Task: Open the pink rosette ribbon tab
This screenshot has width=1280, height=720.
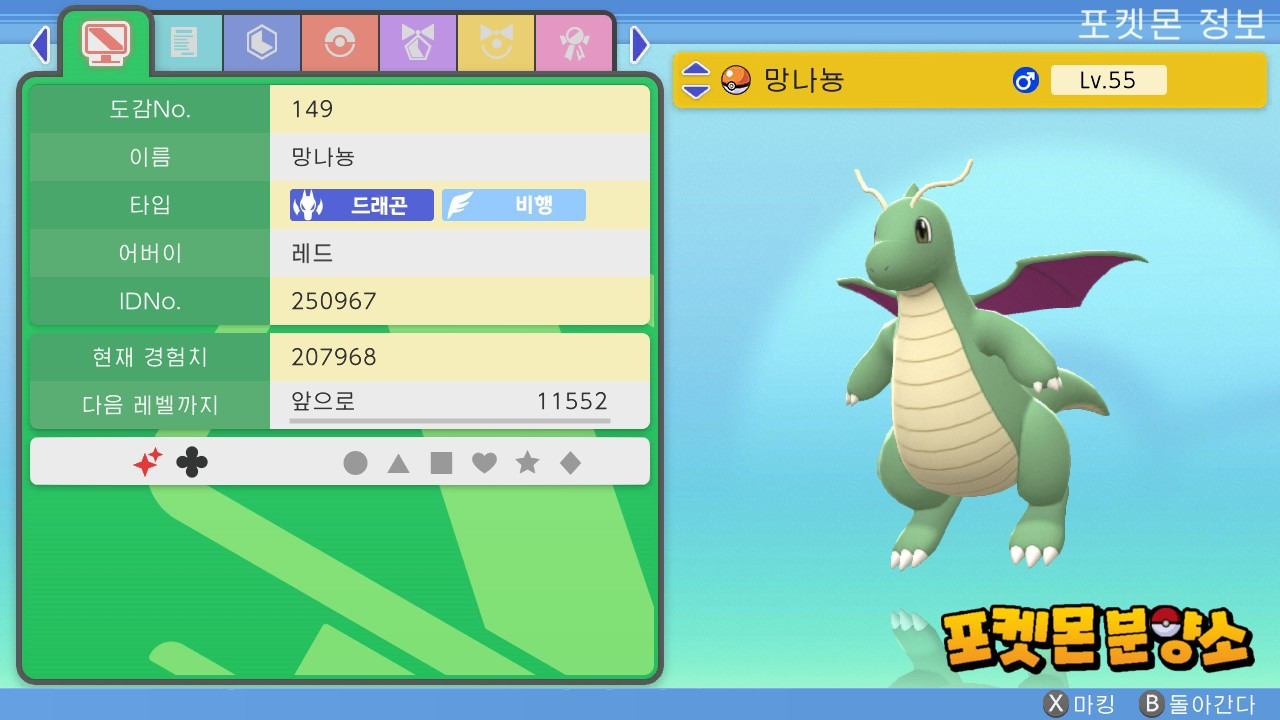Action: coord(574,43)
